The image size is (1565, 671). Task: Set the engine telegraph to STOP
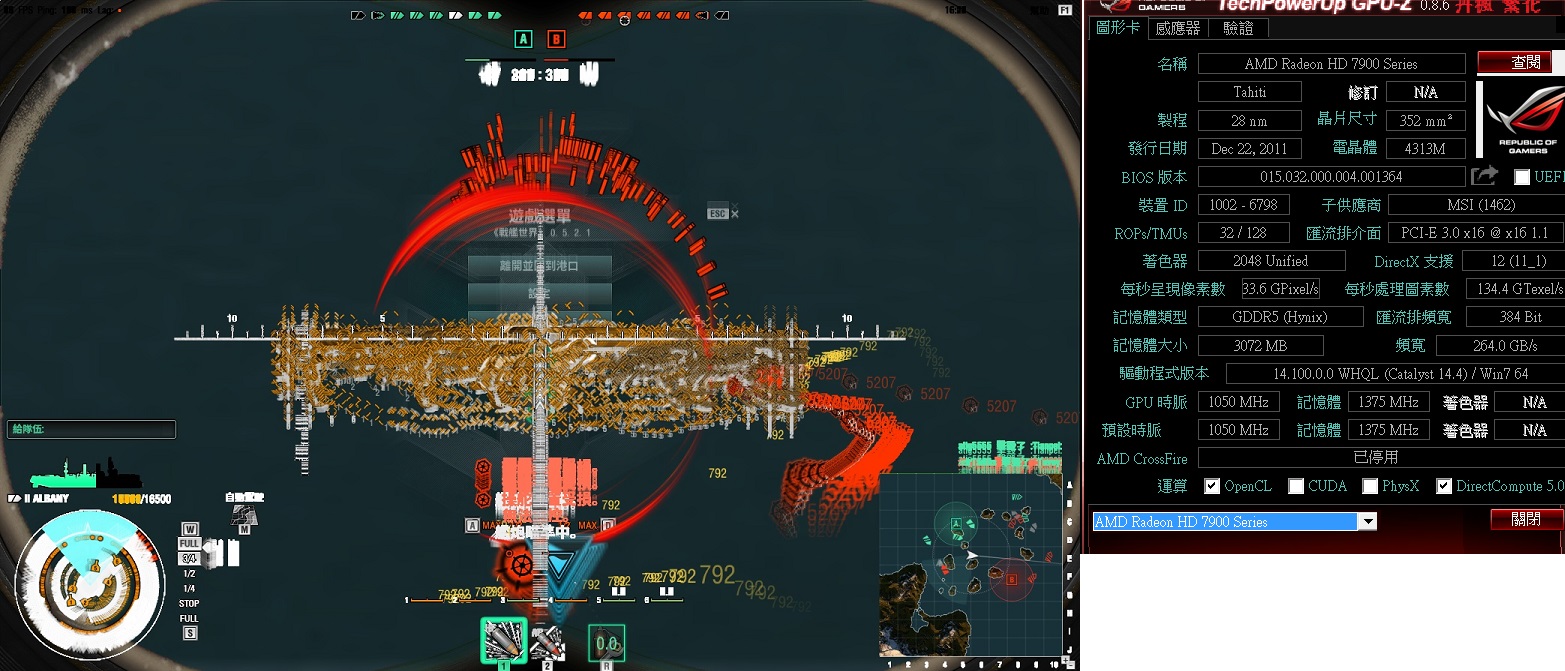[x=189, y=603]
